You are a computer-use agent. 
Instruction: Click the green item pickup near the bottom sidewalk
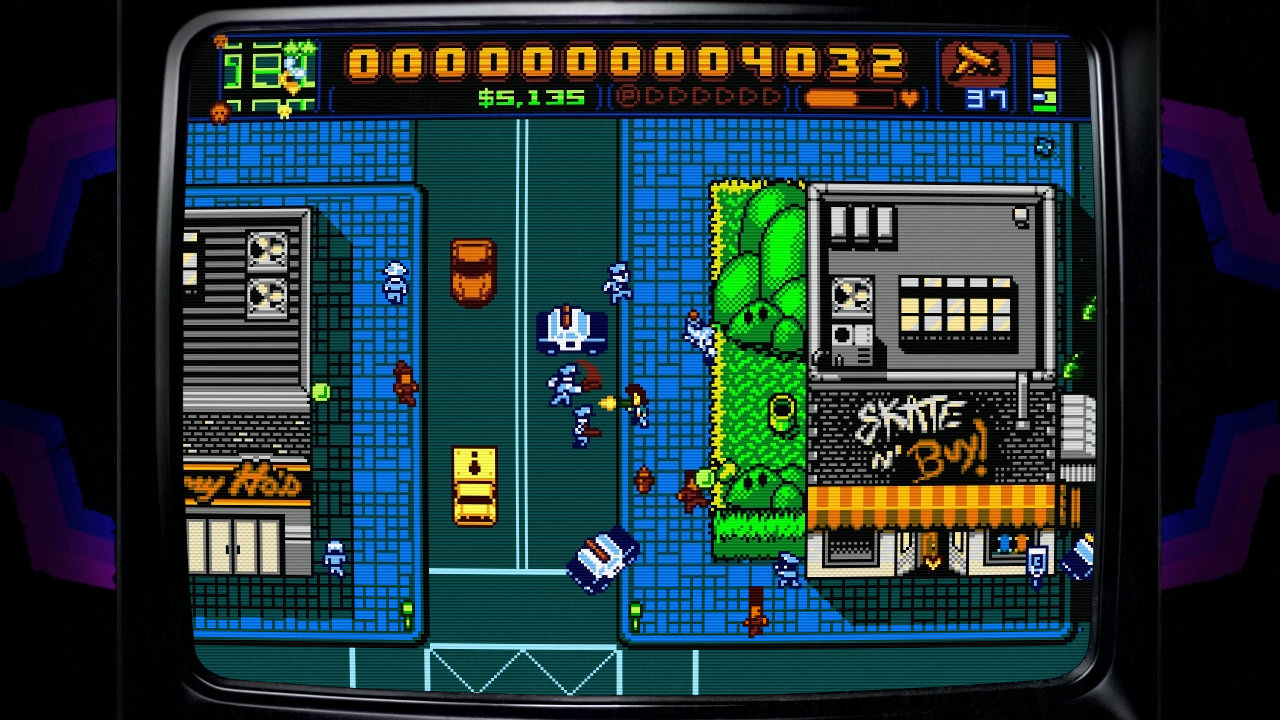click(x=407, y=609)
